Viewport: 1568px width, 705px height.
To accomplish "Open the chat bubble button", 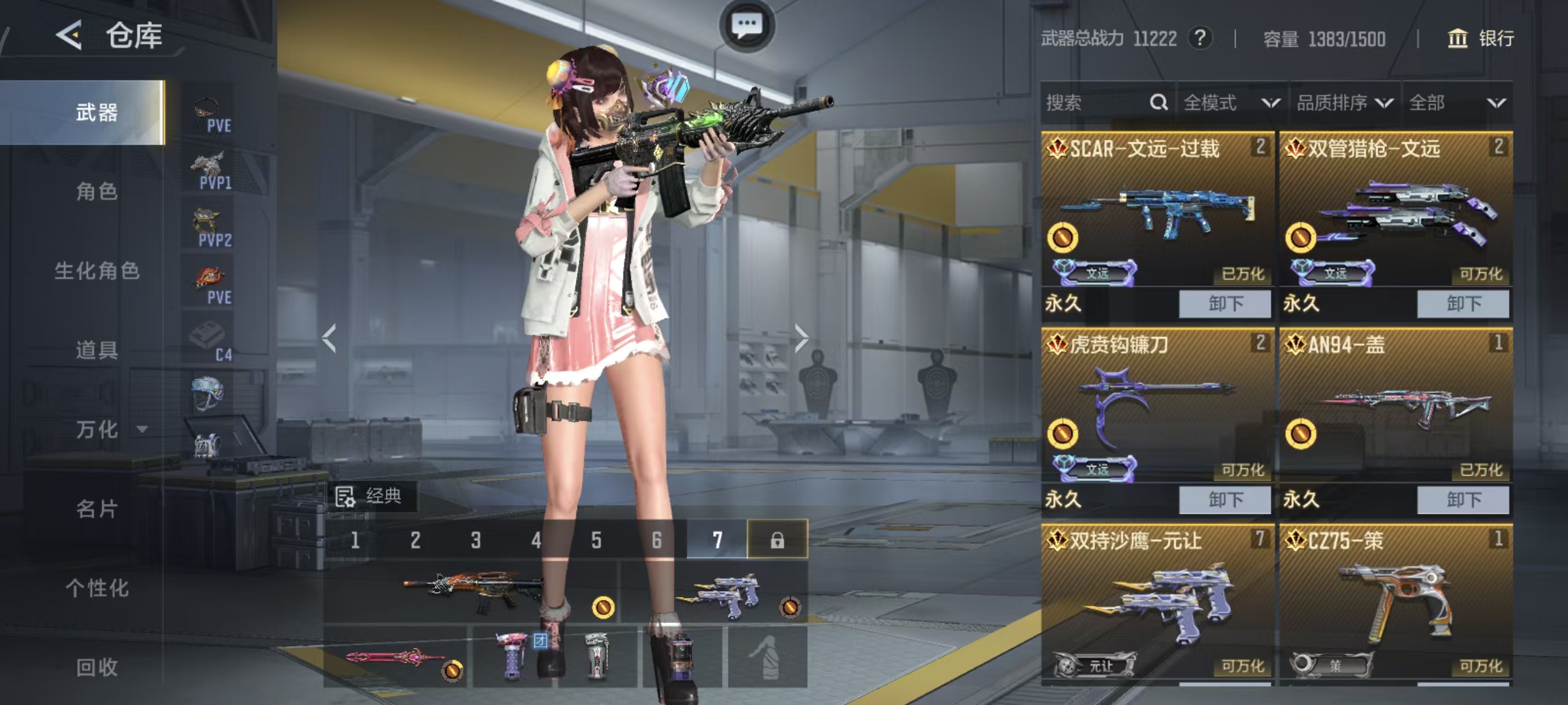I will point(746,25).
